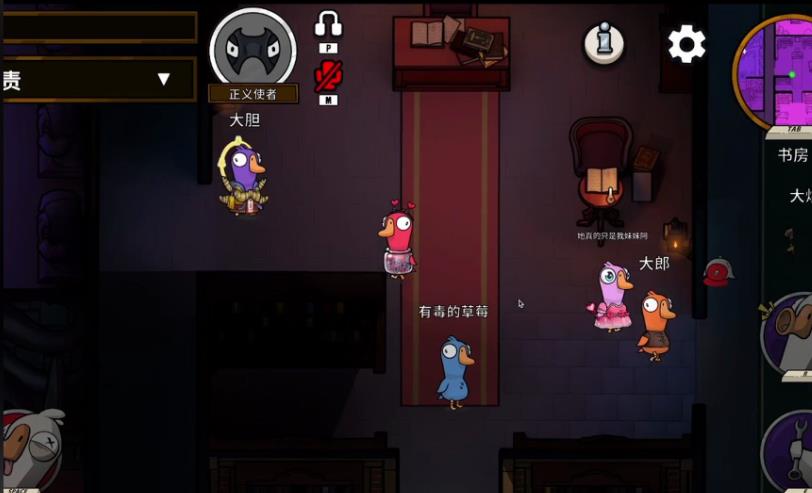Unmute the red crossed-out microphone icon
This screenshot has width=812, height=493.
[x=328, y=75]
